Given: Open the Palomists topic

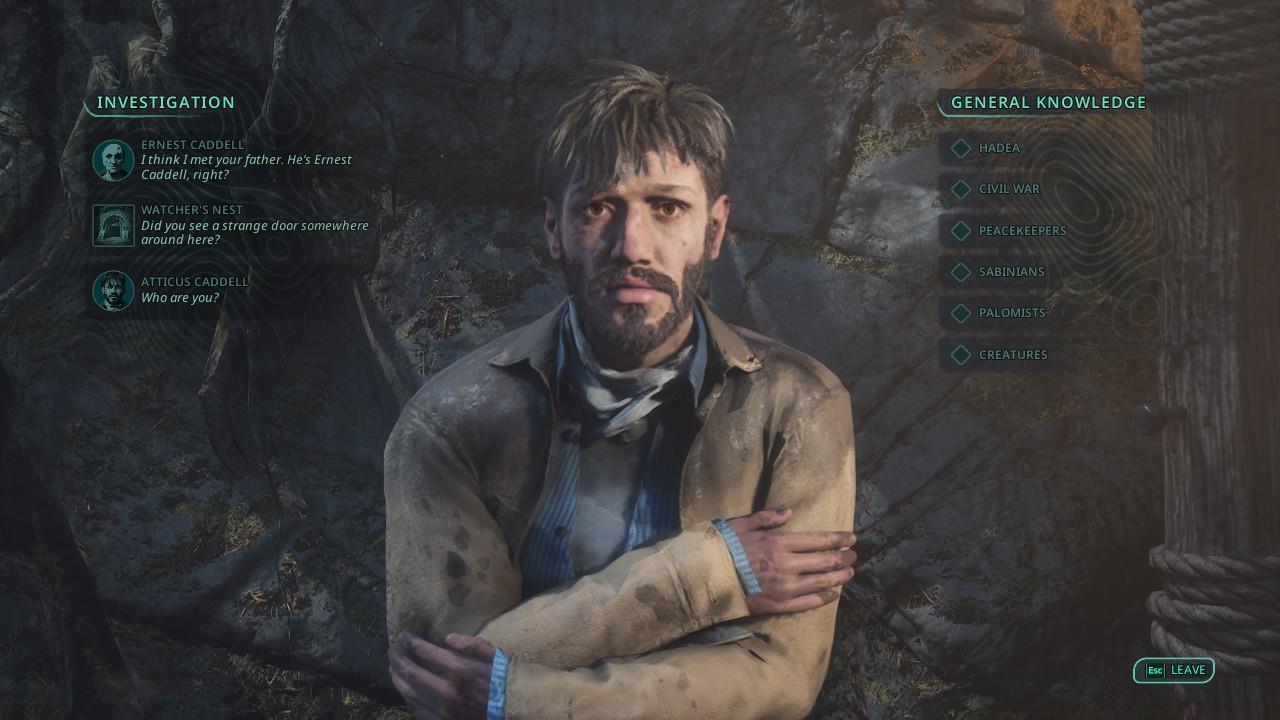Looking at the screenshot, I should [1011, 313].
